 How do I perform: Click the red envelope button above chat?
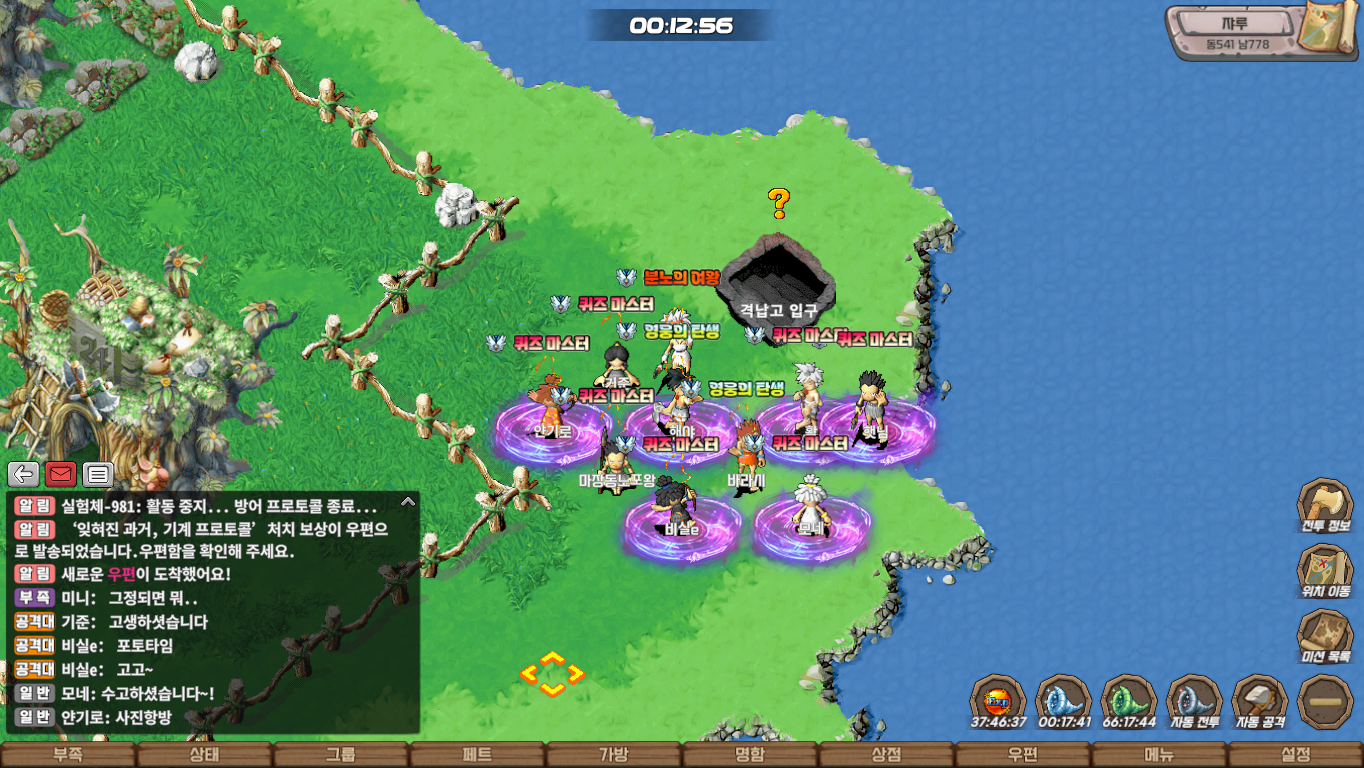(x=61, y=474)
